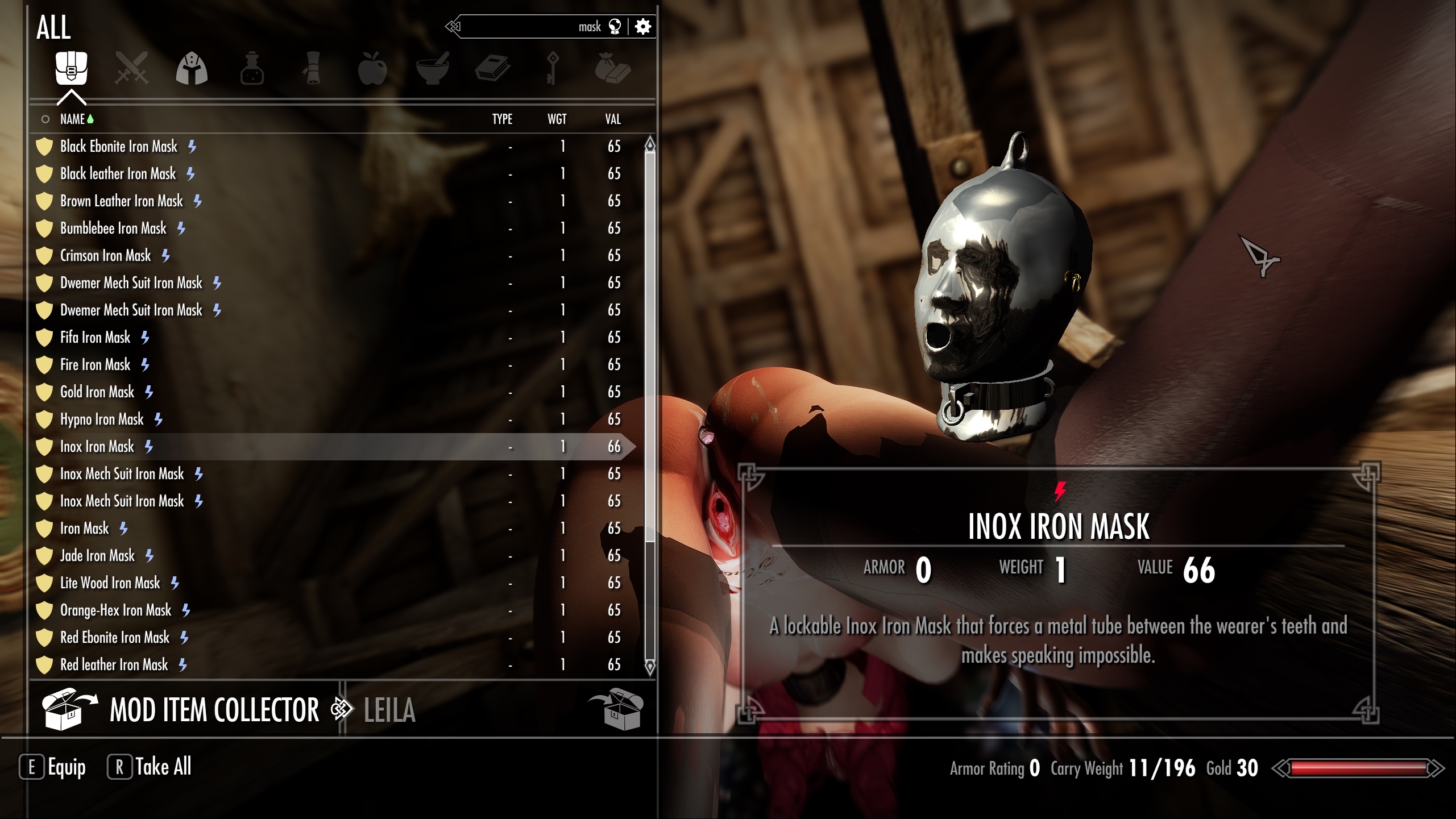Open the Keys category icon

pyautogui.click(x=553, y=68)
